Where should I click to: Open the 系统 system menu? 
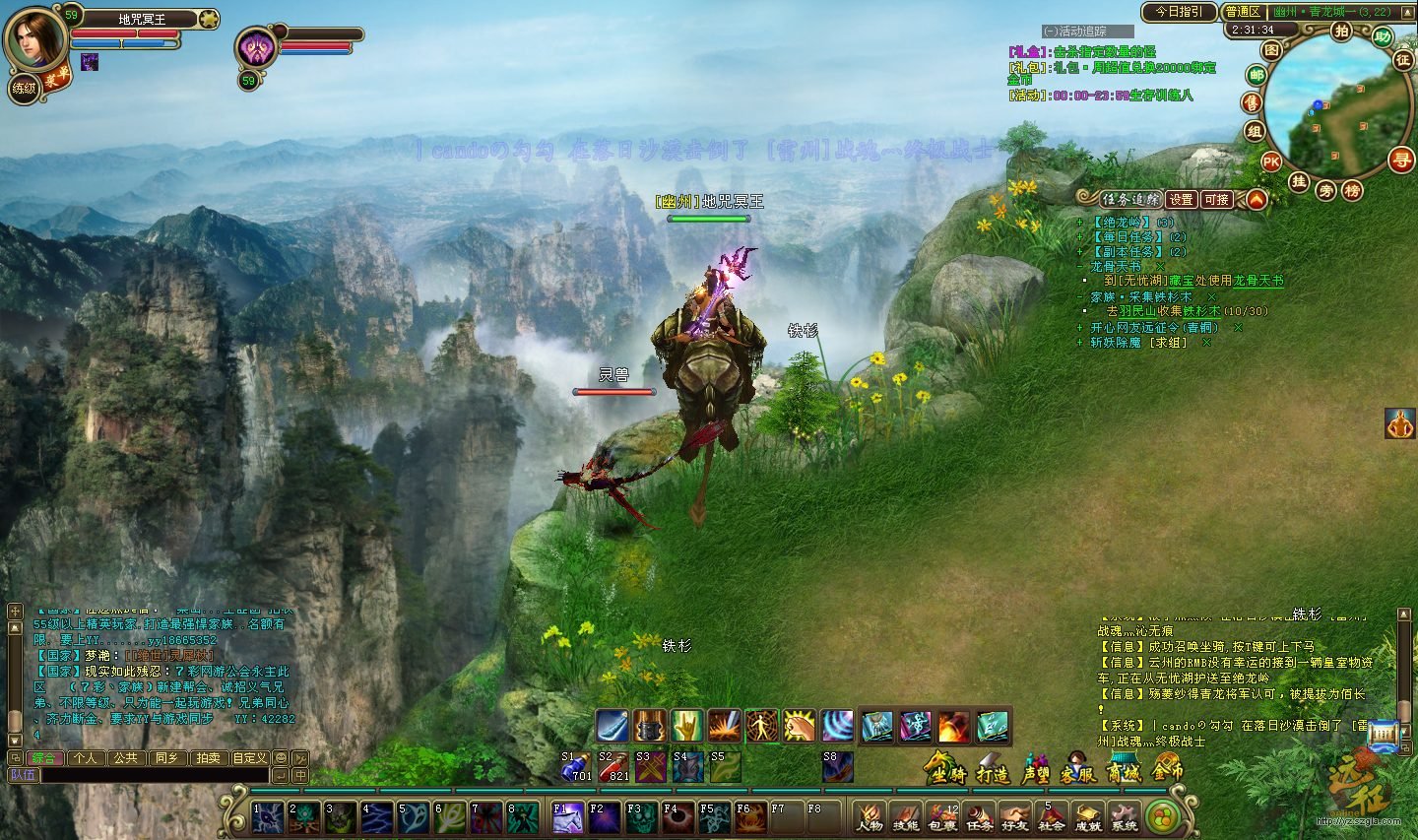pos(1124,817)
